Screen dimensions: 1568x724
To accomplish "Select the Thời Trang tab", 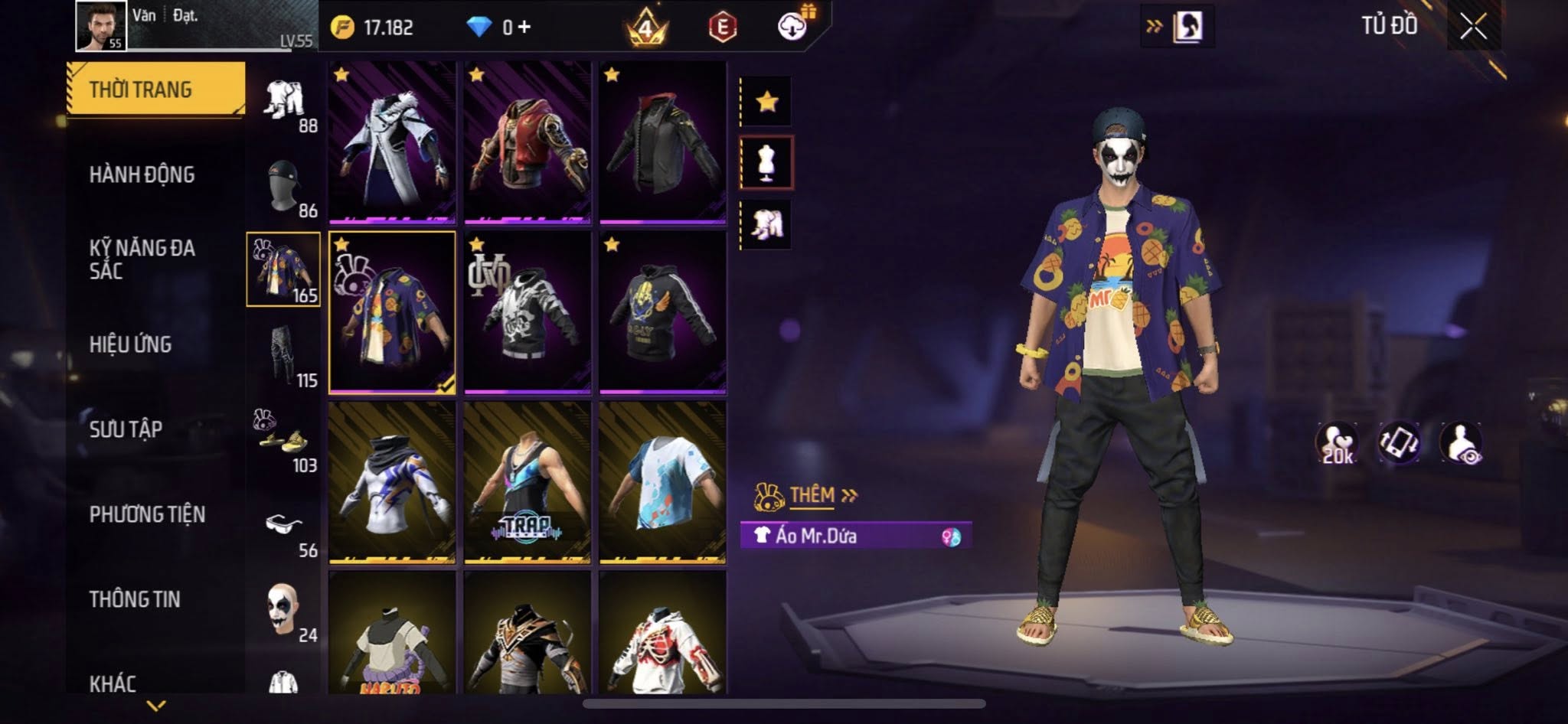I will point(141,90).
